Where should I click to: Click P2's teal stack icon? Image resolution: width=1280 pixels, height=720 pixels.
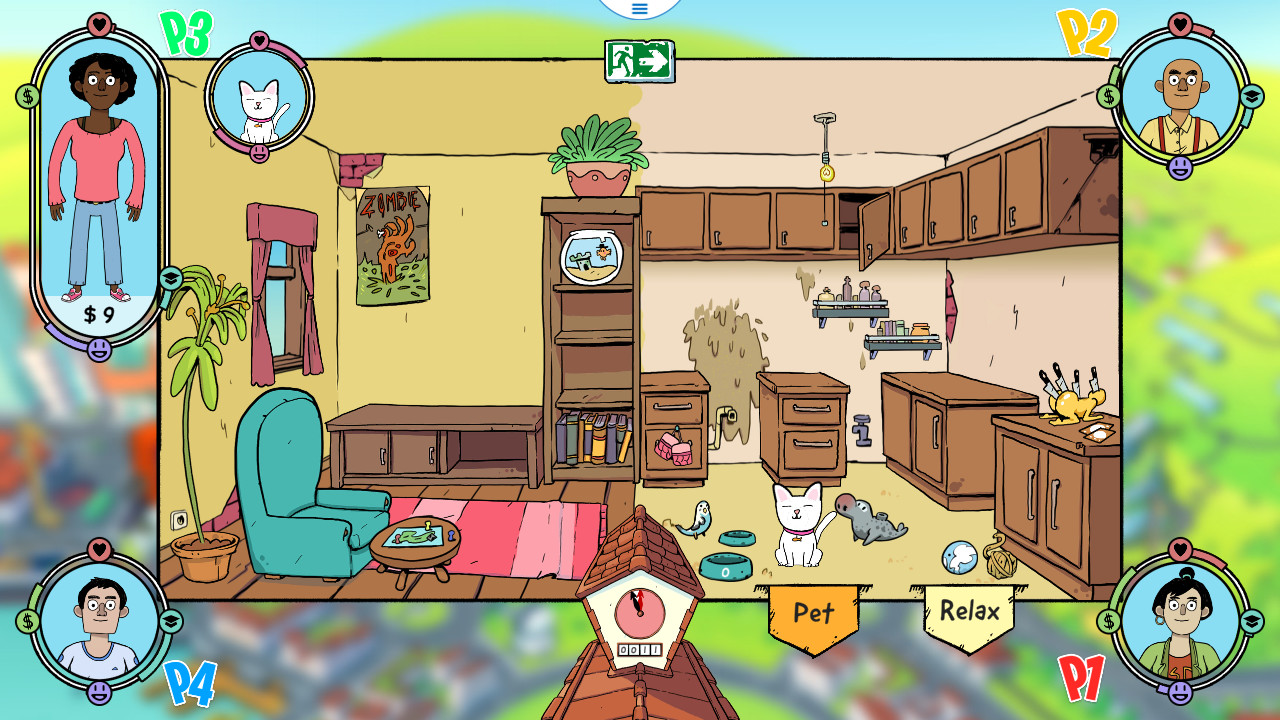click(x=1251, y=95)
